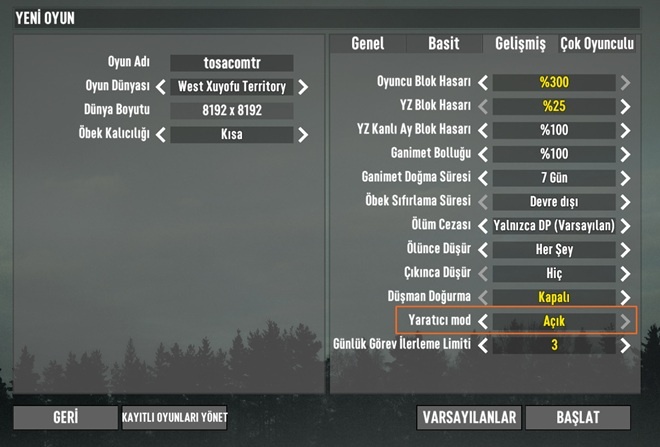Choose previous Oyun Dünyası with left arrow
The height and width of the screenshot is (447, 660).
(160, 87)
